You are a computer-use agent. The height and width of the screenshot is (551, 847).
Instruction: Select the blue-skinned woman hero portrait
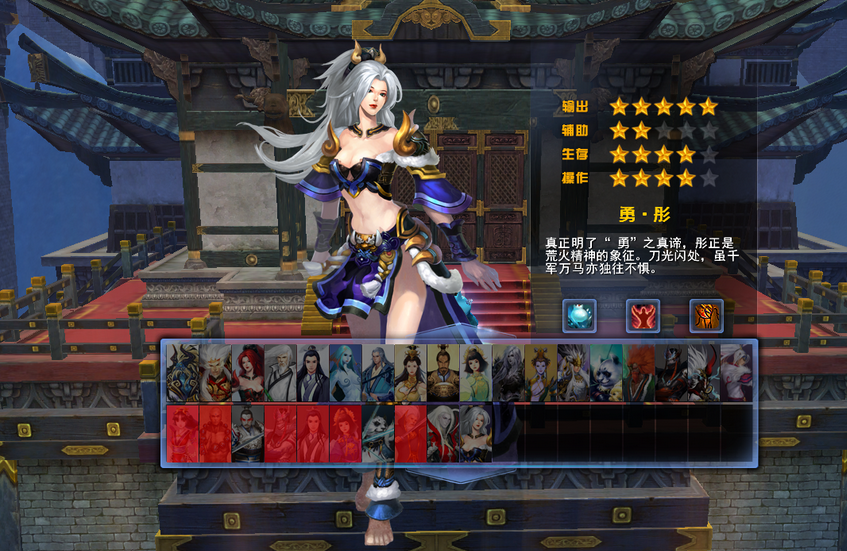[x=345, y=373]
